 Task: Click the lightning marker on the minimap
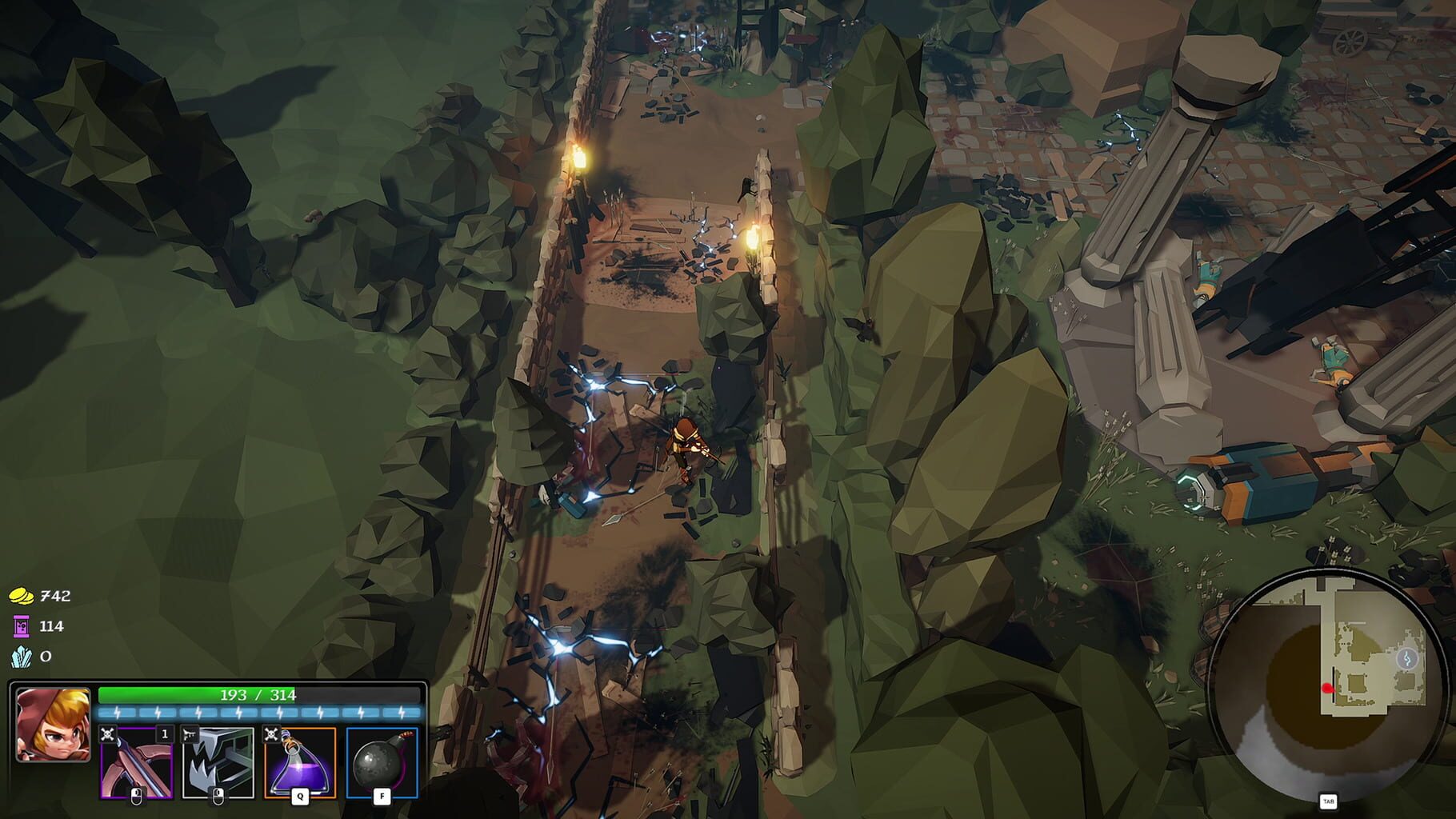click(x=1407, y=658)
